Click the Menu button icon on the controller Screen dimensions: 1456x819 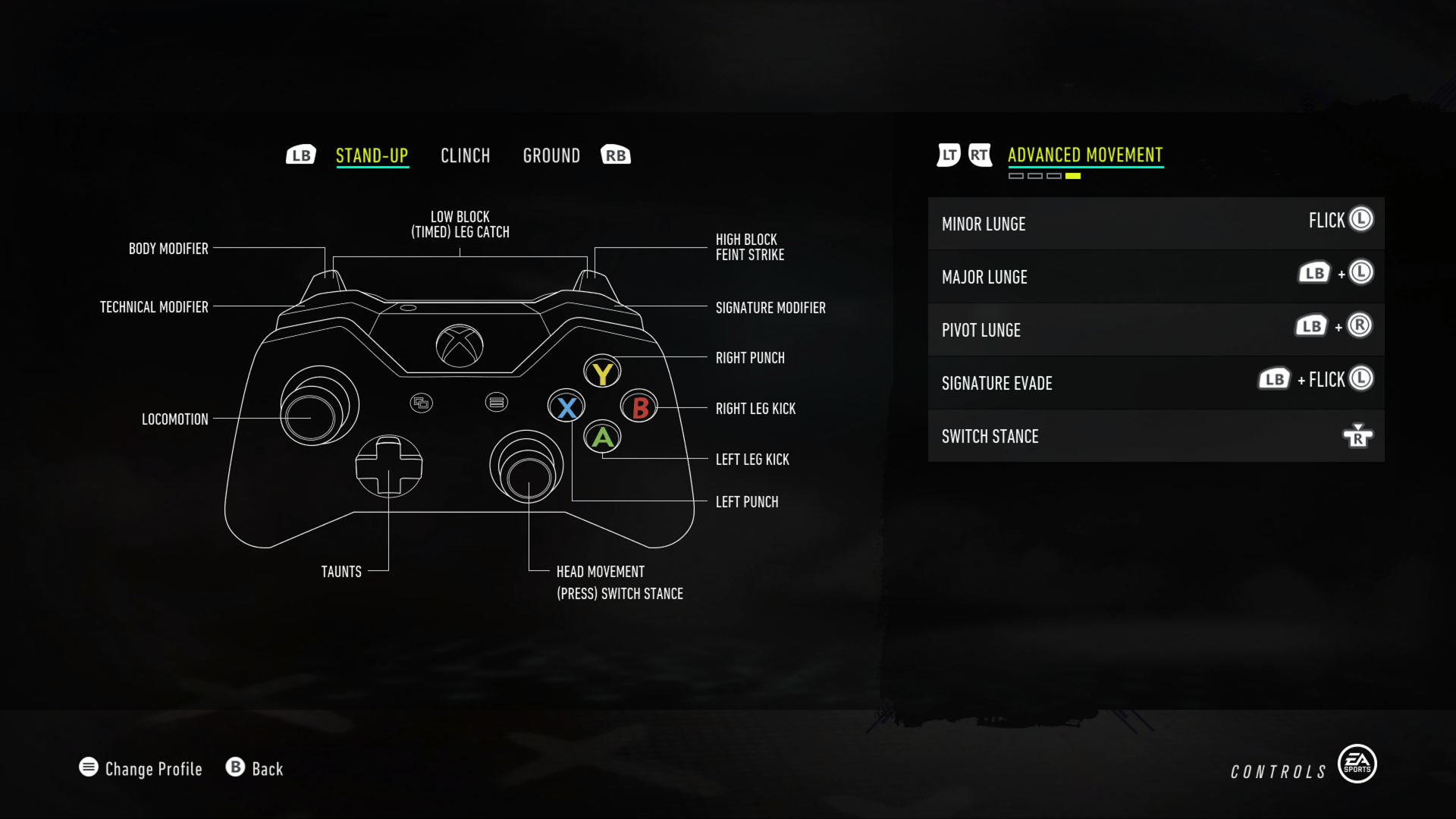(x=498, y=402)
